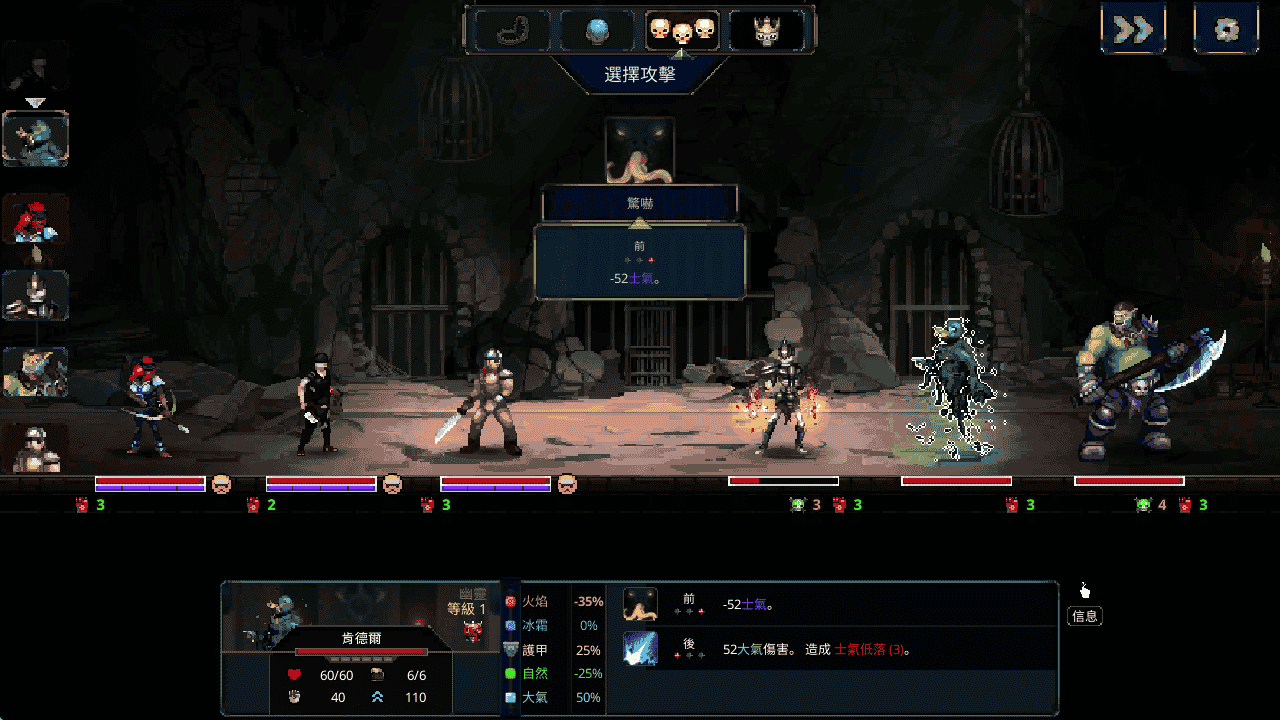Pick the leftmost coiled whip attack slot
Image resolution: width=1280 pixels, height=720 pixels.
pos(508,30)
